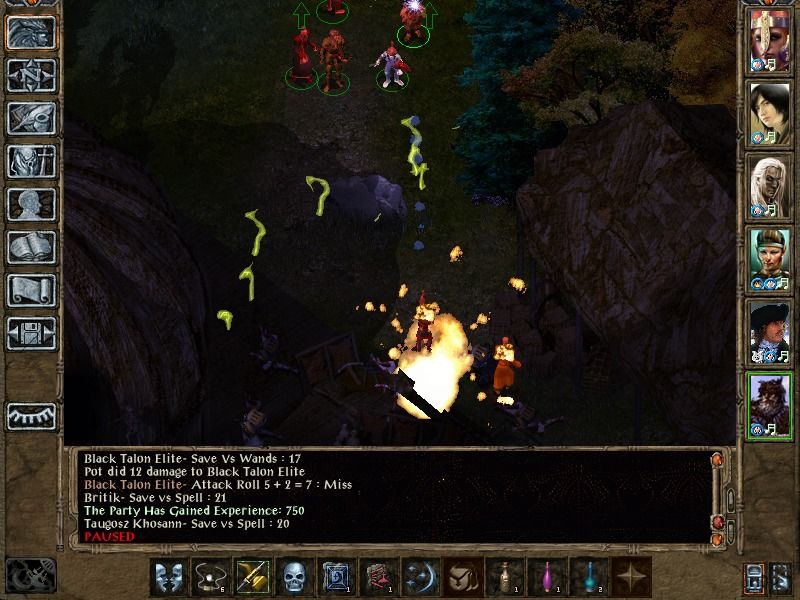Open the area map
The height and width of the screenshot is (600, 800).
pos(31,76)
